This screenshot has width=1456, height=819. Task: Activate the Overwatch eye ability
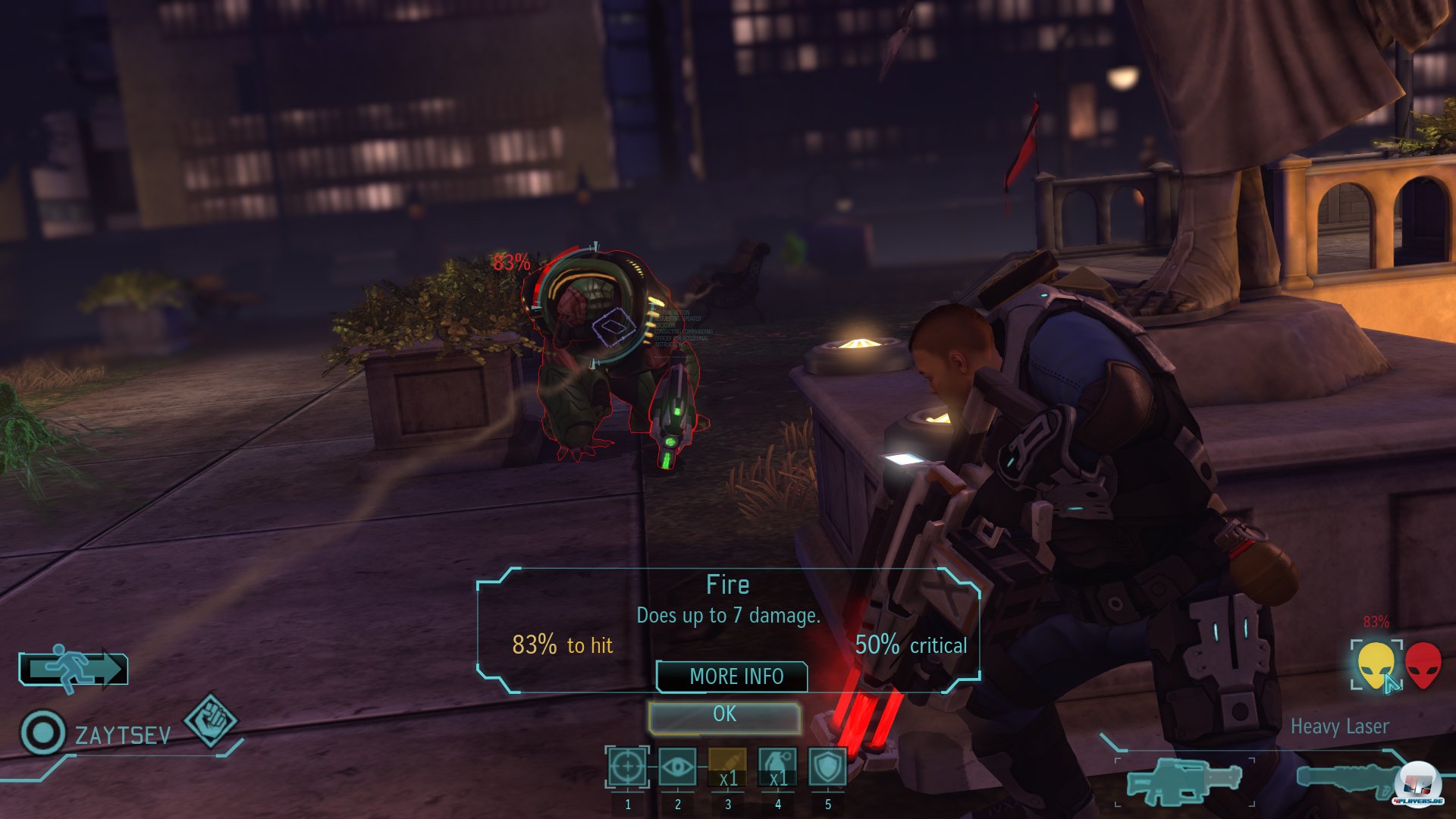(x=677, y=767)
